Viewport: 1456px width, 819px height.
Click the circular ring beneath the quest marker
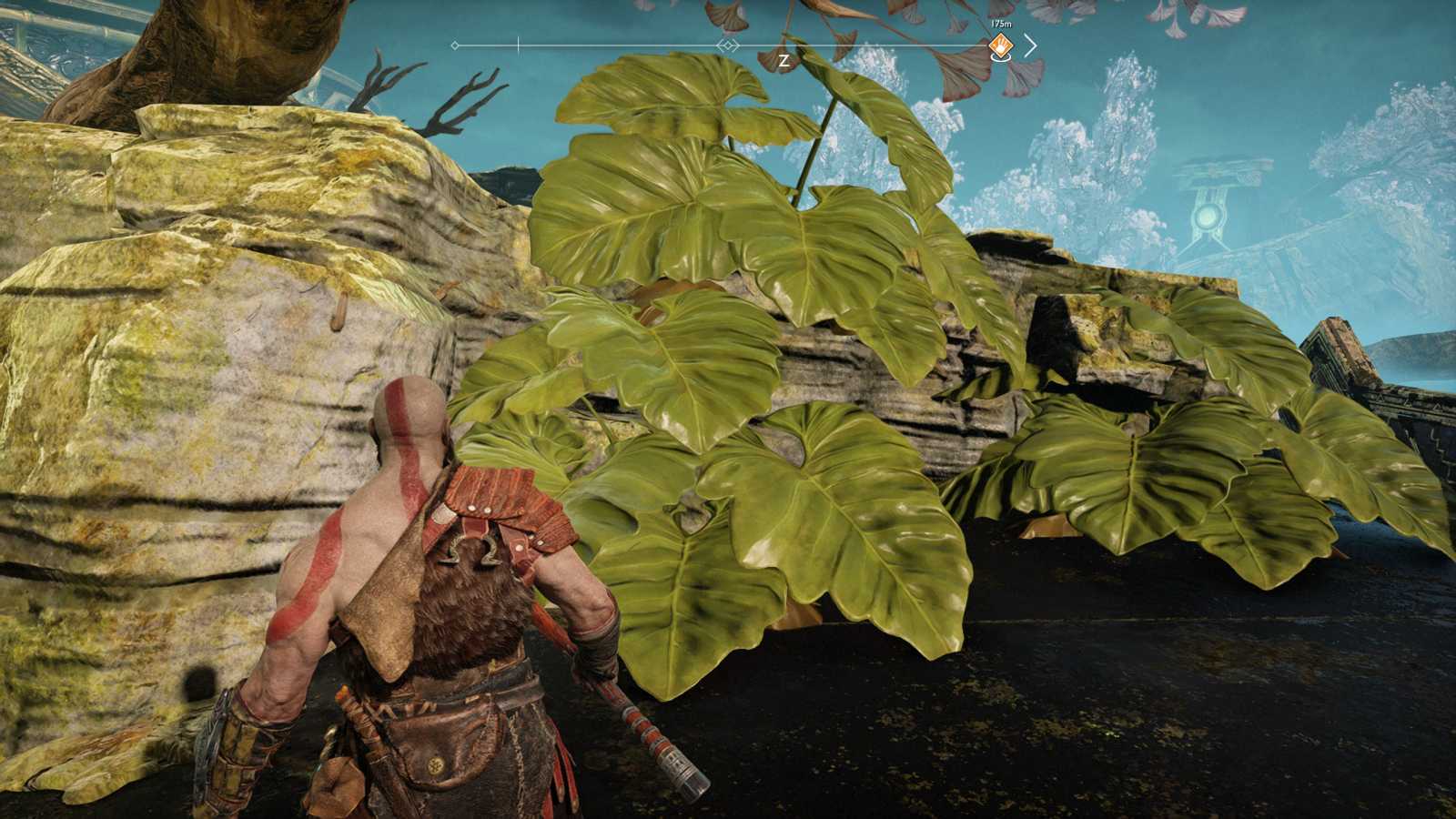(999, 59)
